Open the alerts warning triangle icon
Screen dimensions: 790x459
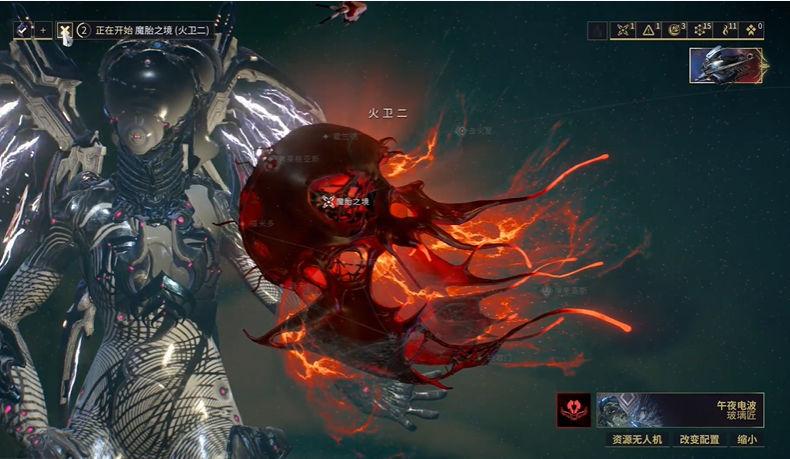click(650, 30)
